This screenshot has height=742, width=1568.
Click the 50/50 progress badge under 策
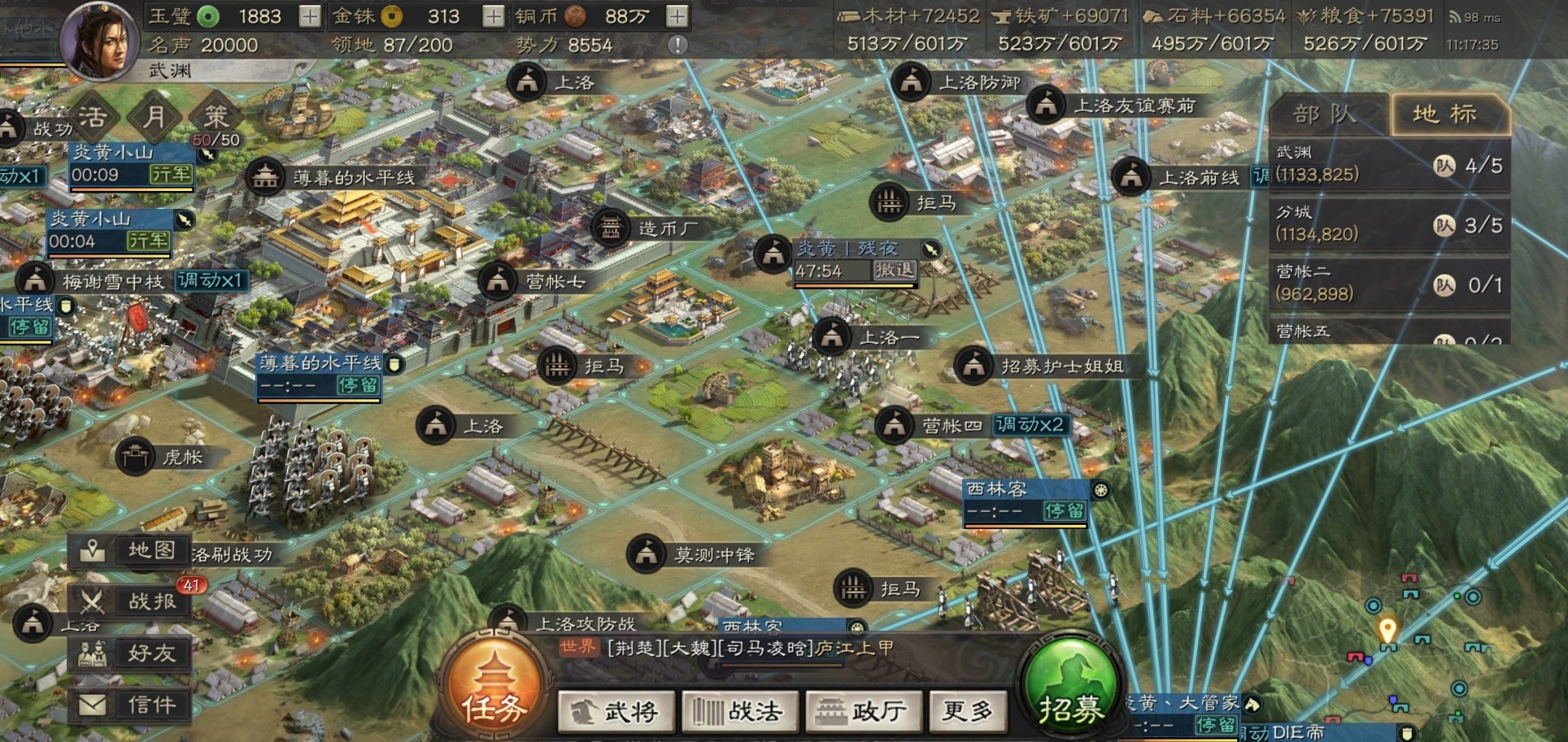216,140
